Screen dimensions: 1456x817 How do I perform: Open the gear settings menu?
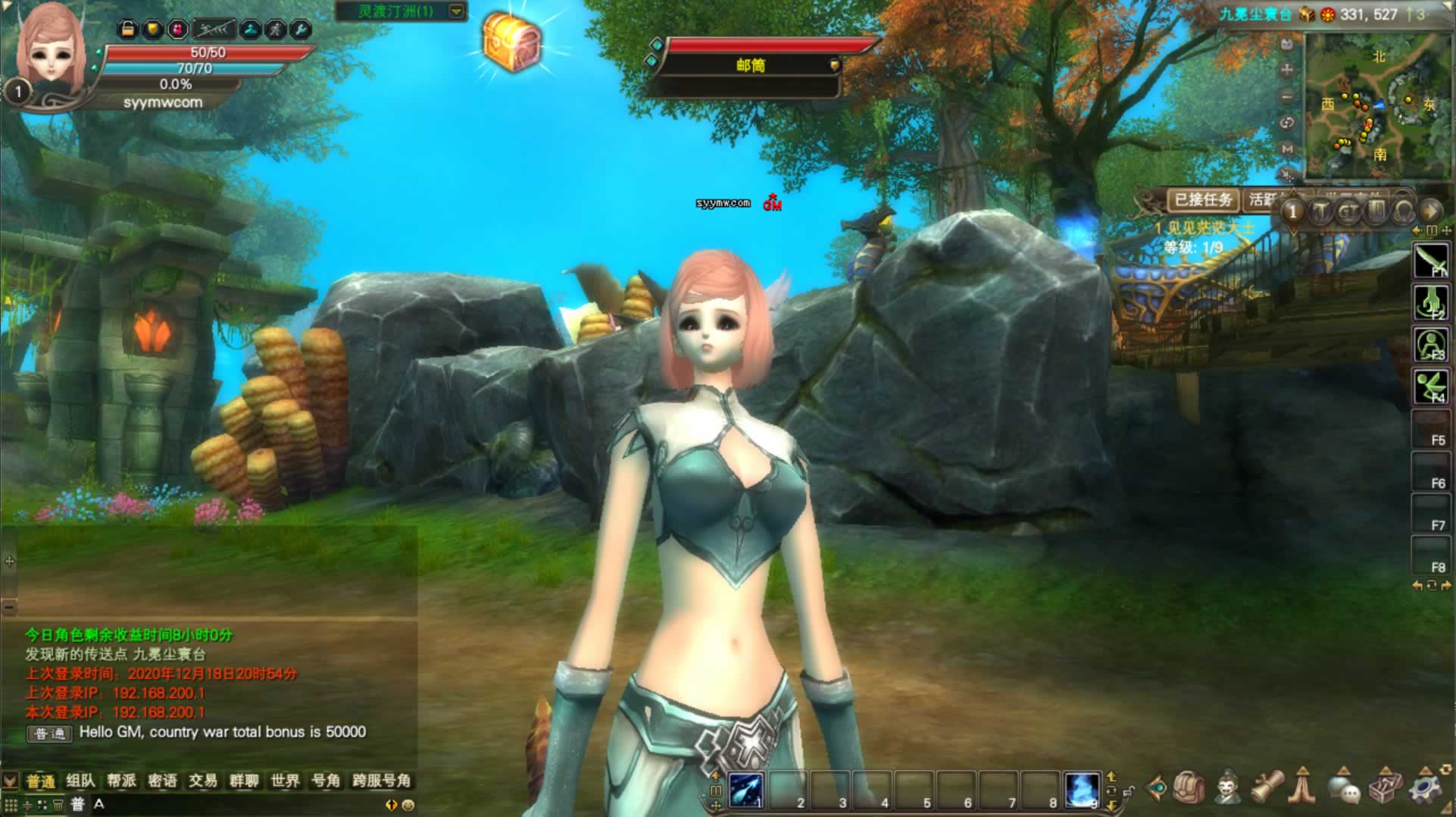tap(1424, 789)
